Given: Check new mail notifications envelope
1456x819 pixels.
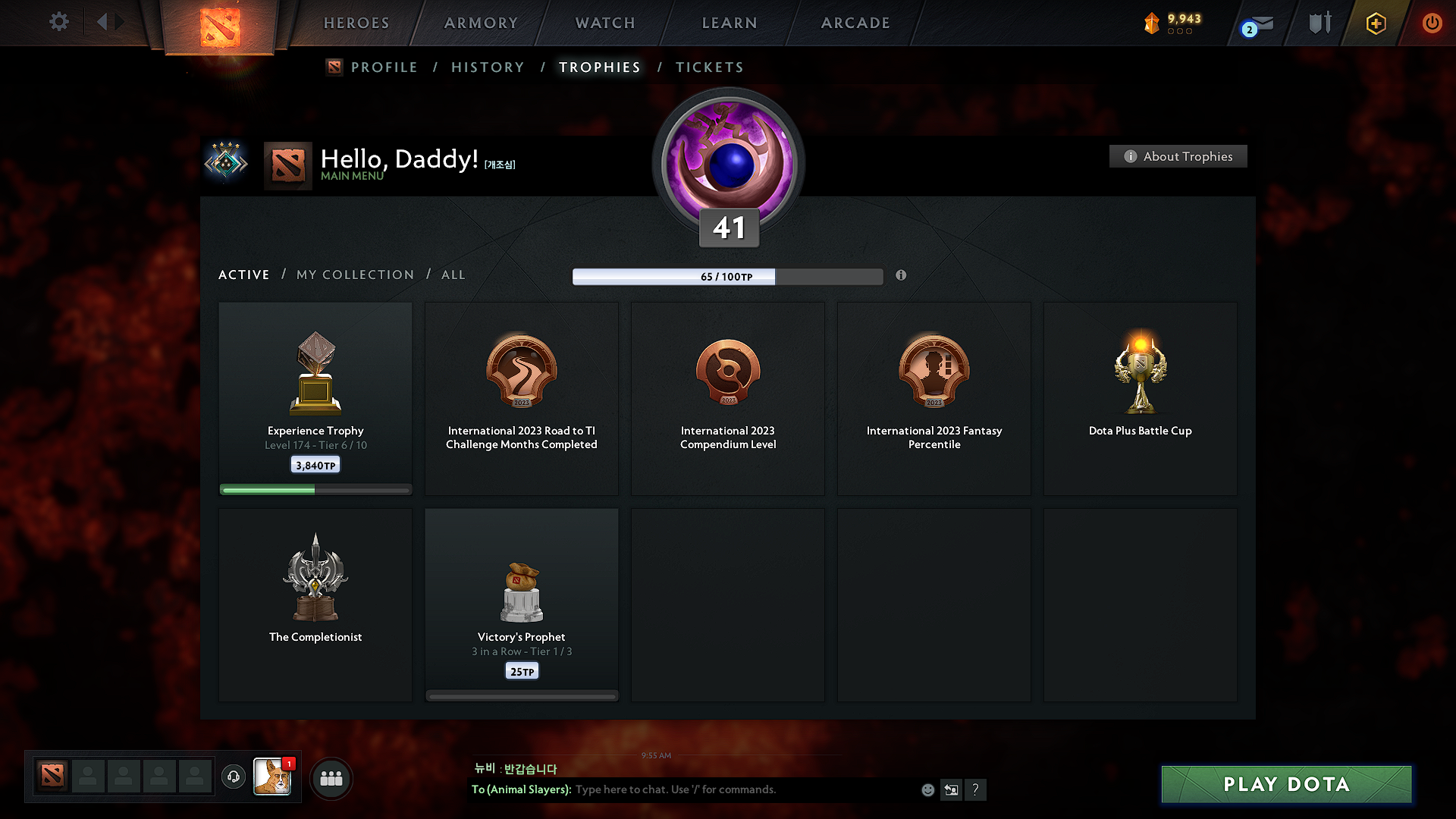Looking at the screenshot, I should [x=1259, y=23].
